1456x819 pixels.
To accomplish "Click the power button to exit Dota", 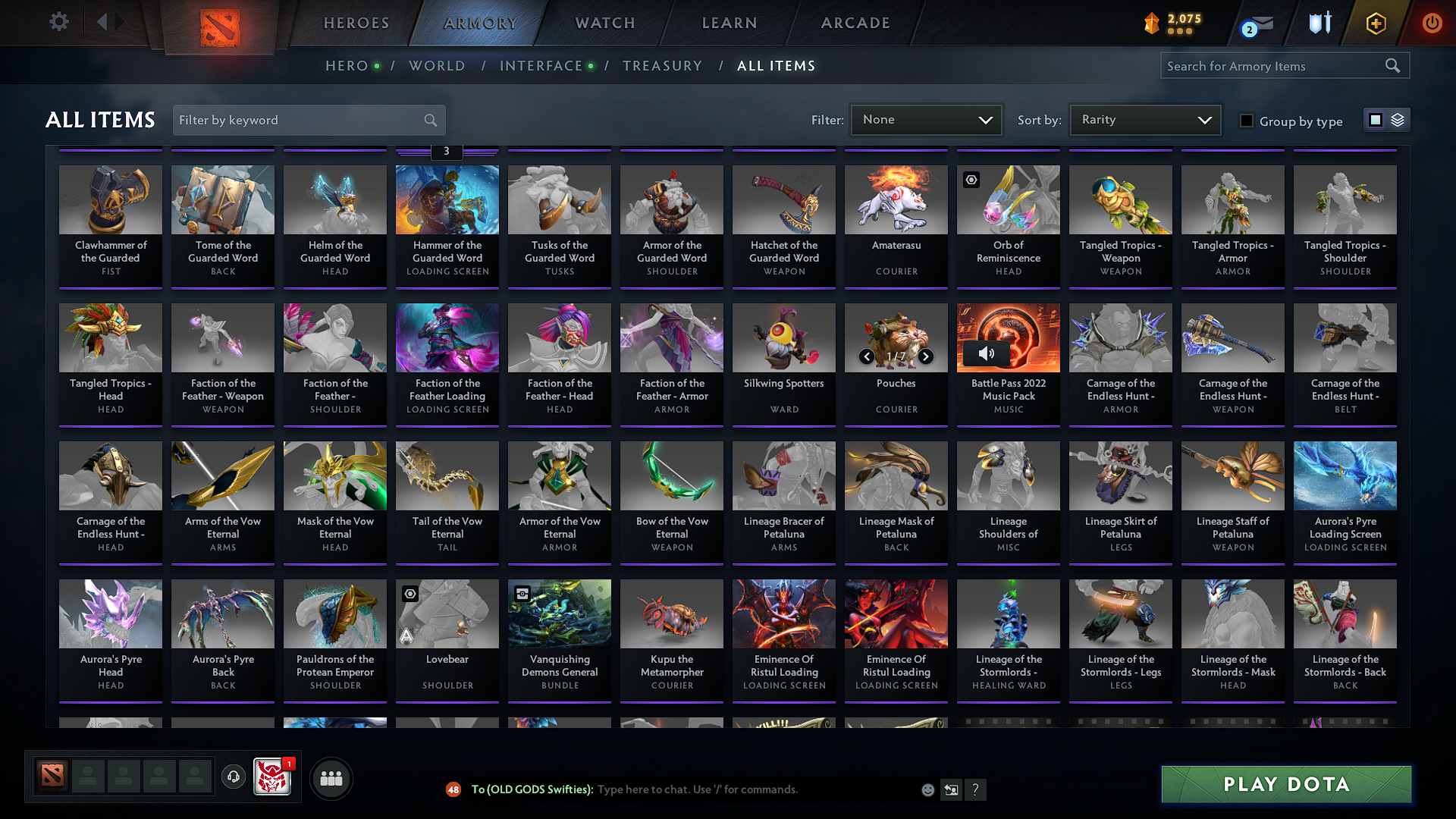I will click(1432, 23).
